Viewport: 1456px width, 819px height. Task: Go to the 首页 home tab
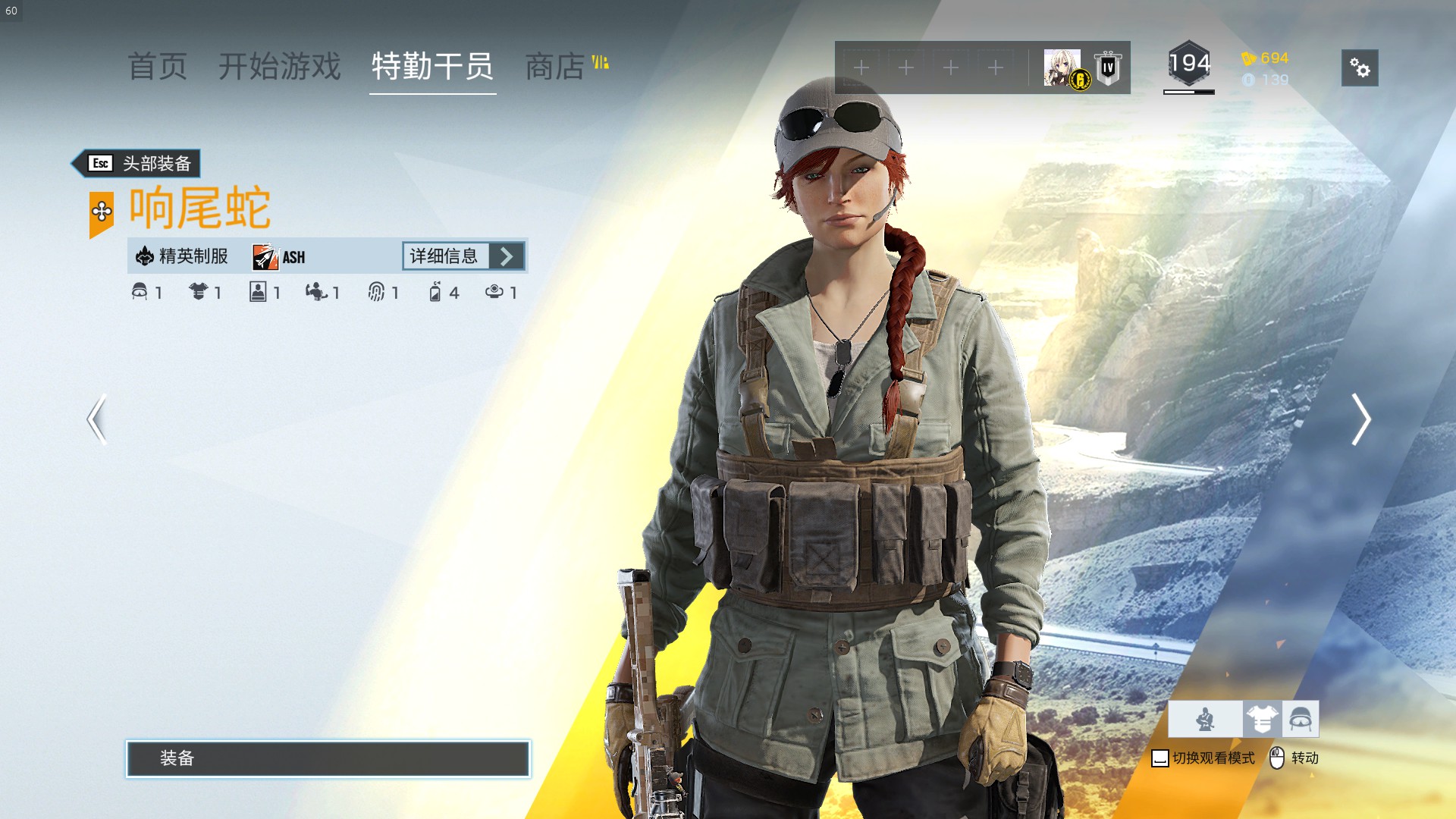click(x=157, y=67)
